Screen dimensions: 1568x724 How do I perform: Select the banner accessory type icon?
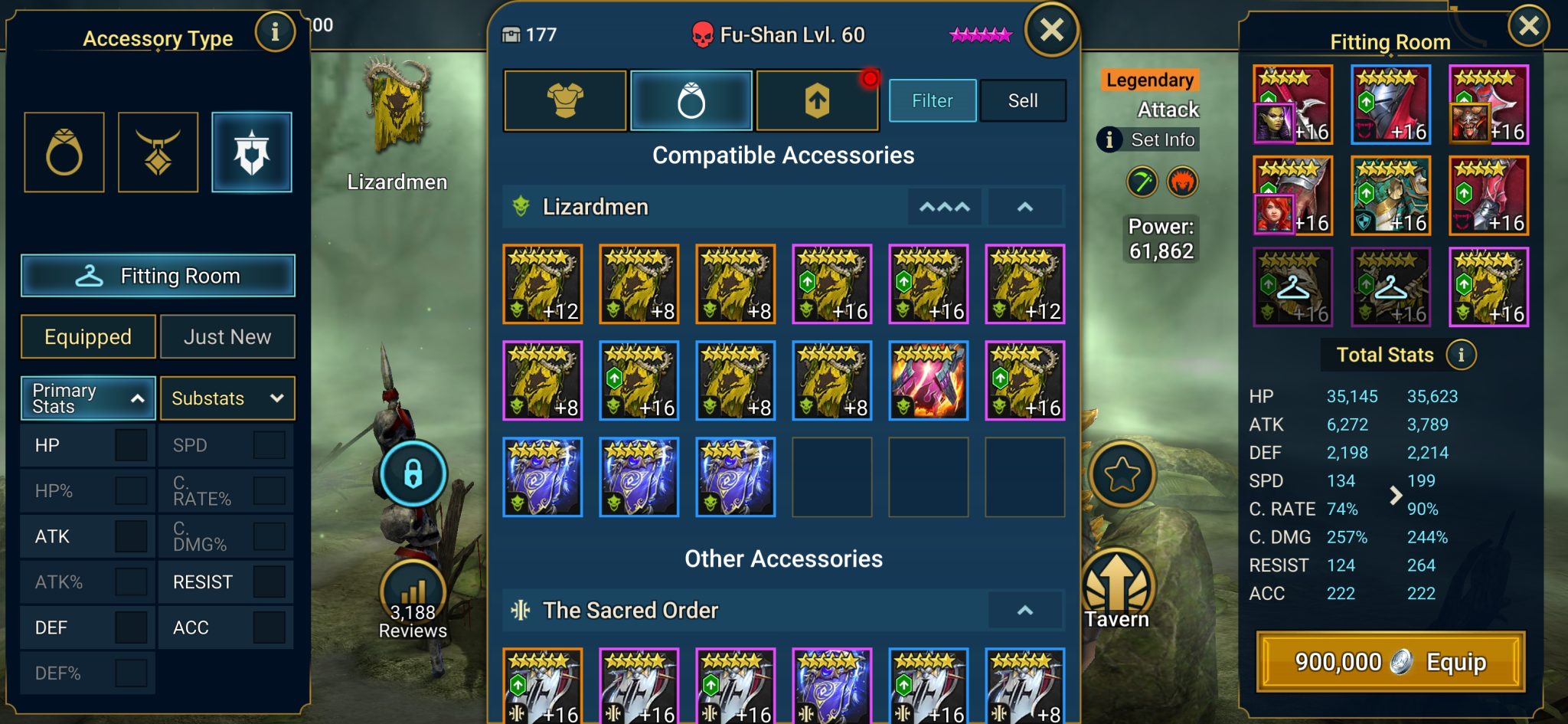[x=252, y=151]
